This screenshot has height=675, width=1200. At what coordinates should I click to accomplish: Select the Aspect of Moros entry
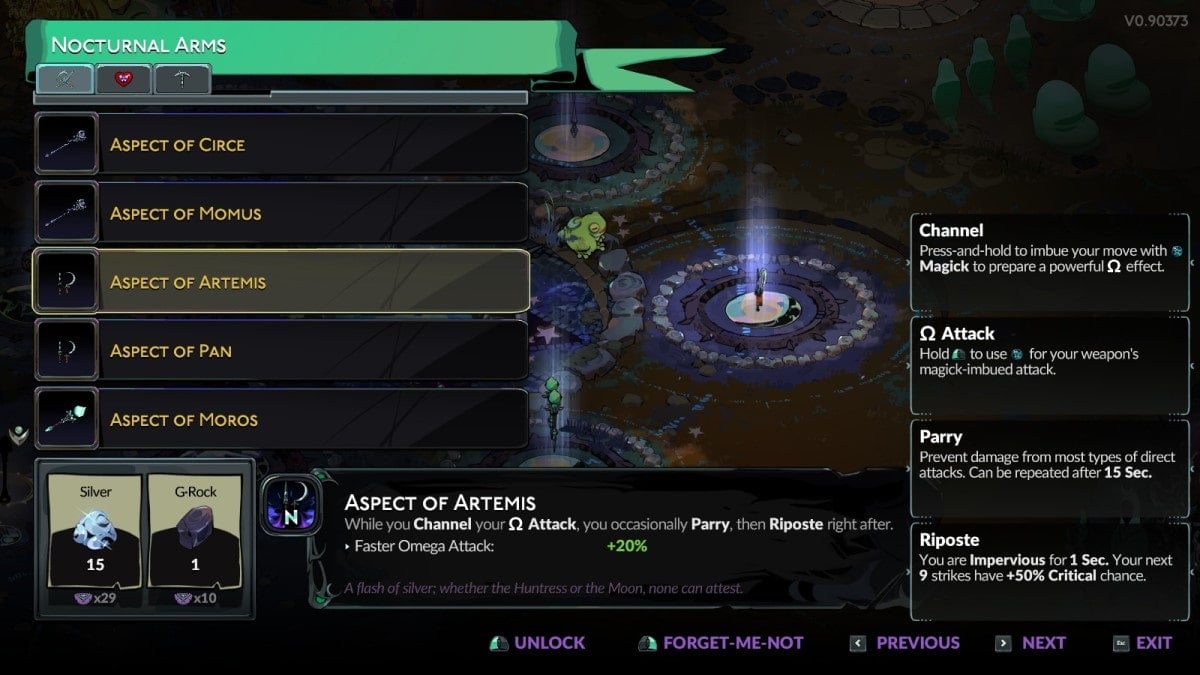[x=281, y=420]
